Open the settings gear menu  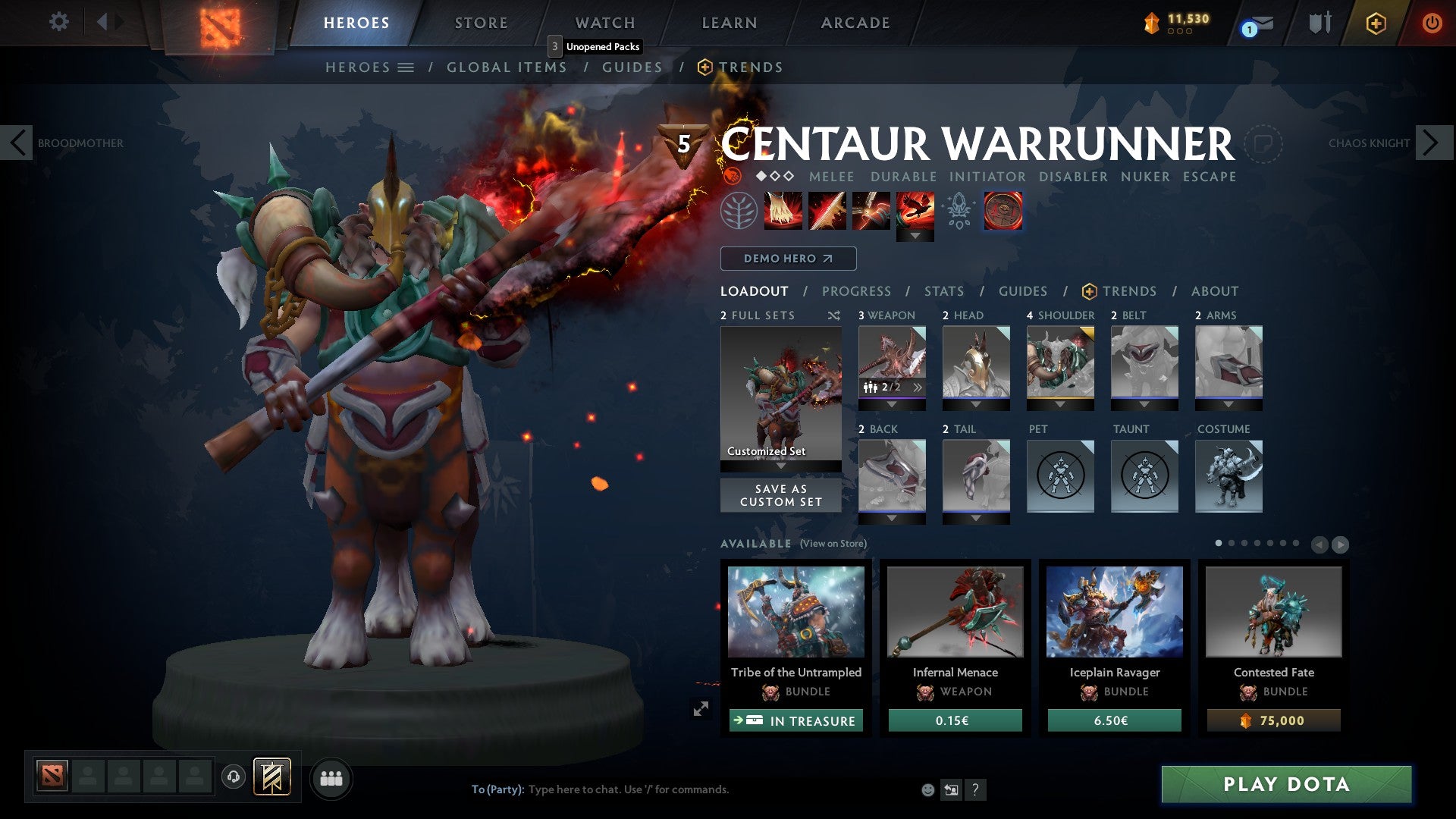tap(59, 23)
